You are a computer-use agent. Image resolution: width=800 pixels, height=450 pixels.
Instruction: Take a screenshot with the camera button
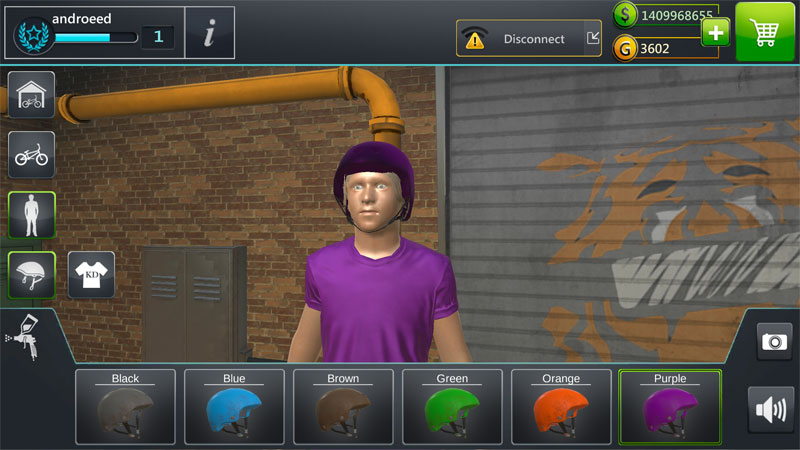[774, 341]
